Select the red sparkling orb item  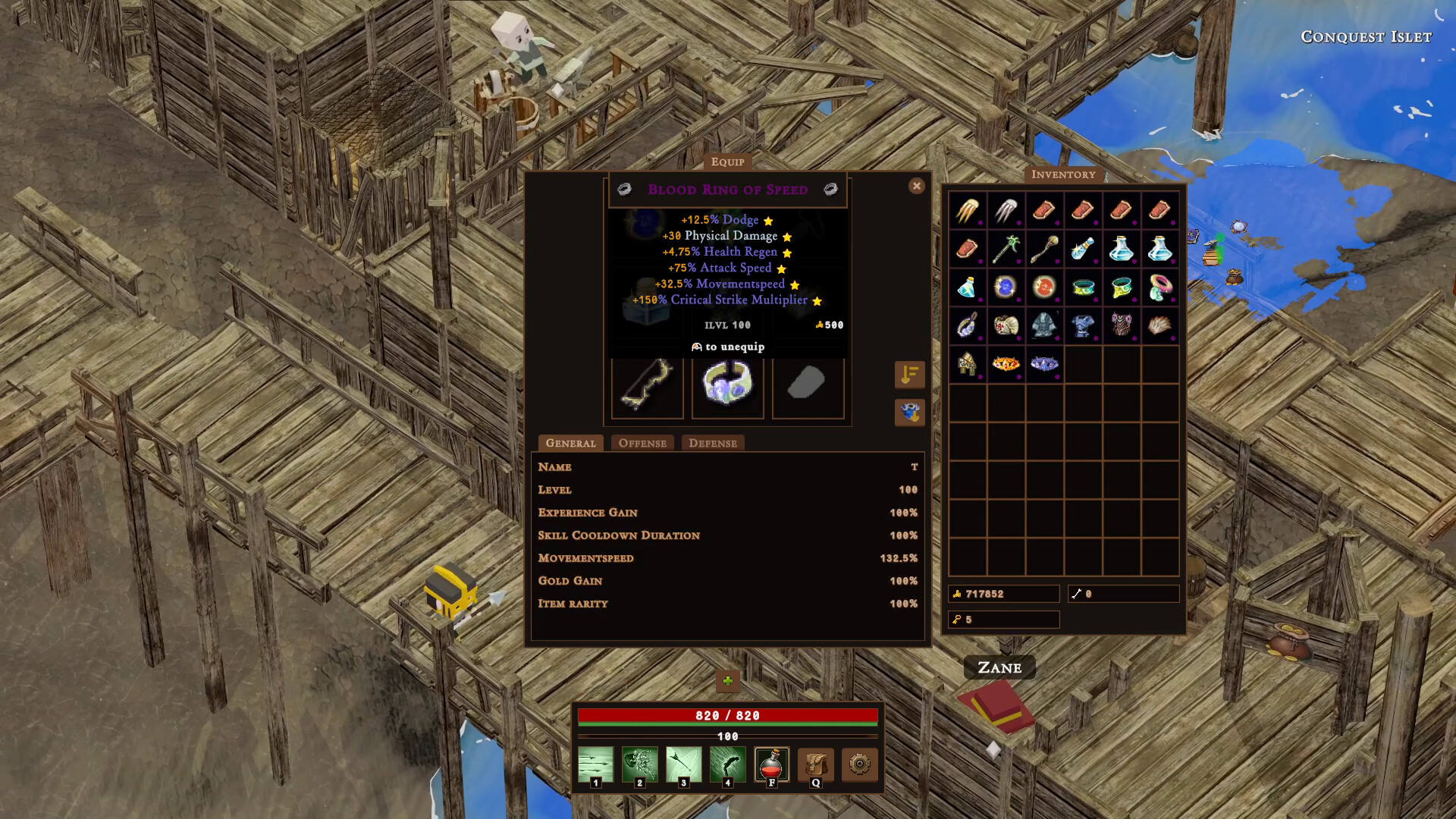click(1044, 287)
